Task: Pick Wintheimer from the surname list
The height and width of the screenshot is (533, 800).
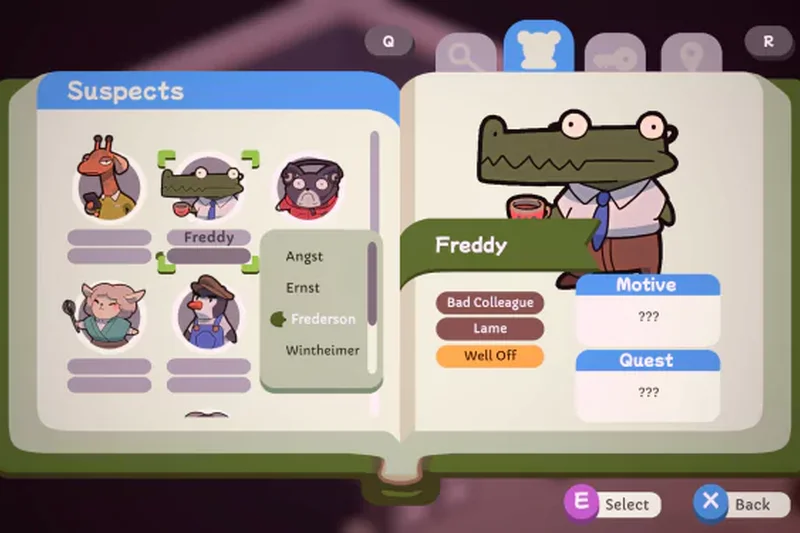Action: [322, 350]
